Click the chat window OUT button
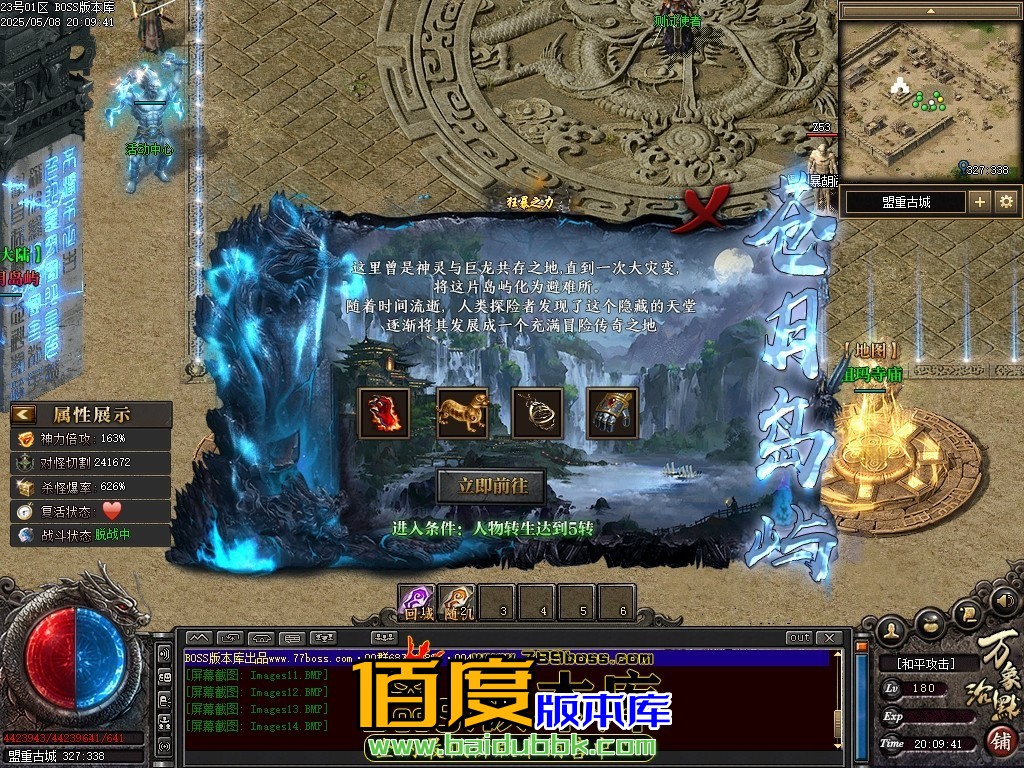1024x768 pixels. point(799,638)
